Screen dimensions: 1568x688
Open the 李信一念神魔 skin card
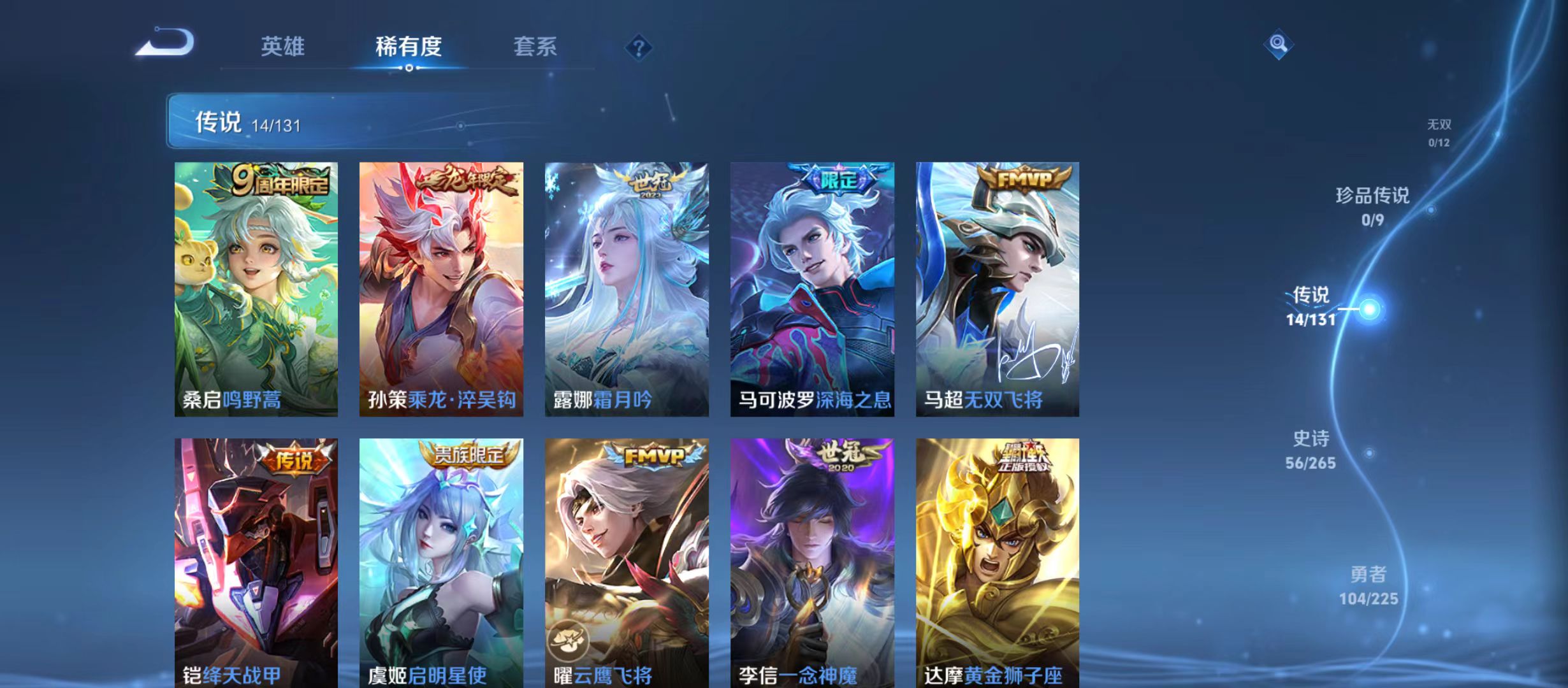click(813, 561)
